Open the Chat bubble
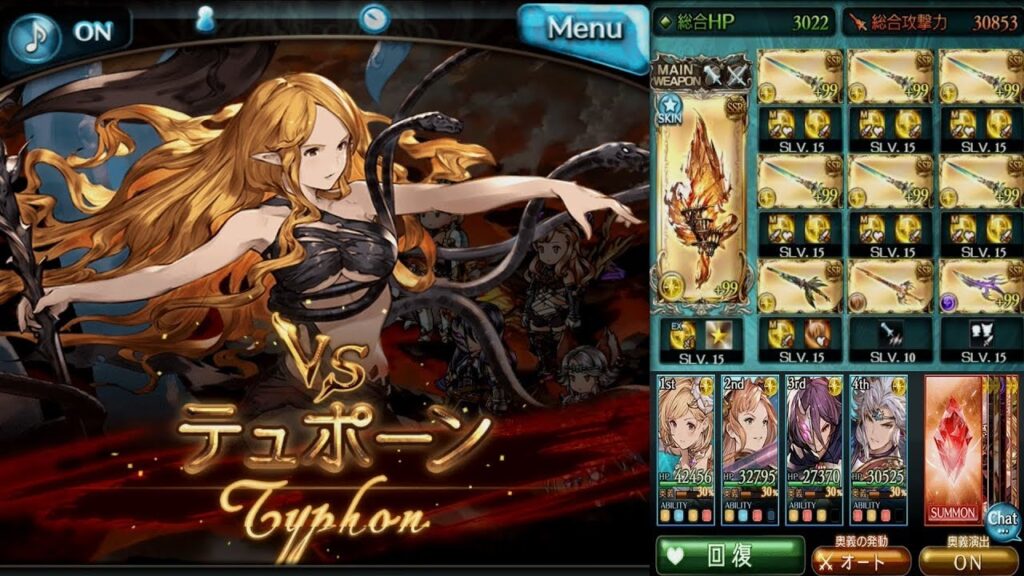 1002,520
